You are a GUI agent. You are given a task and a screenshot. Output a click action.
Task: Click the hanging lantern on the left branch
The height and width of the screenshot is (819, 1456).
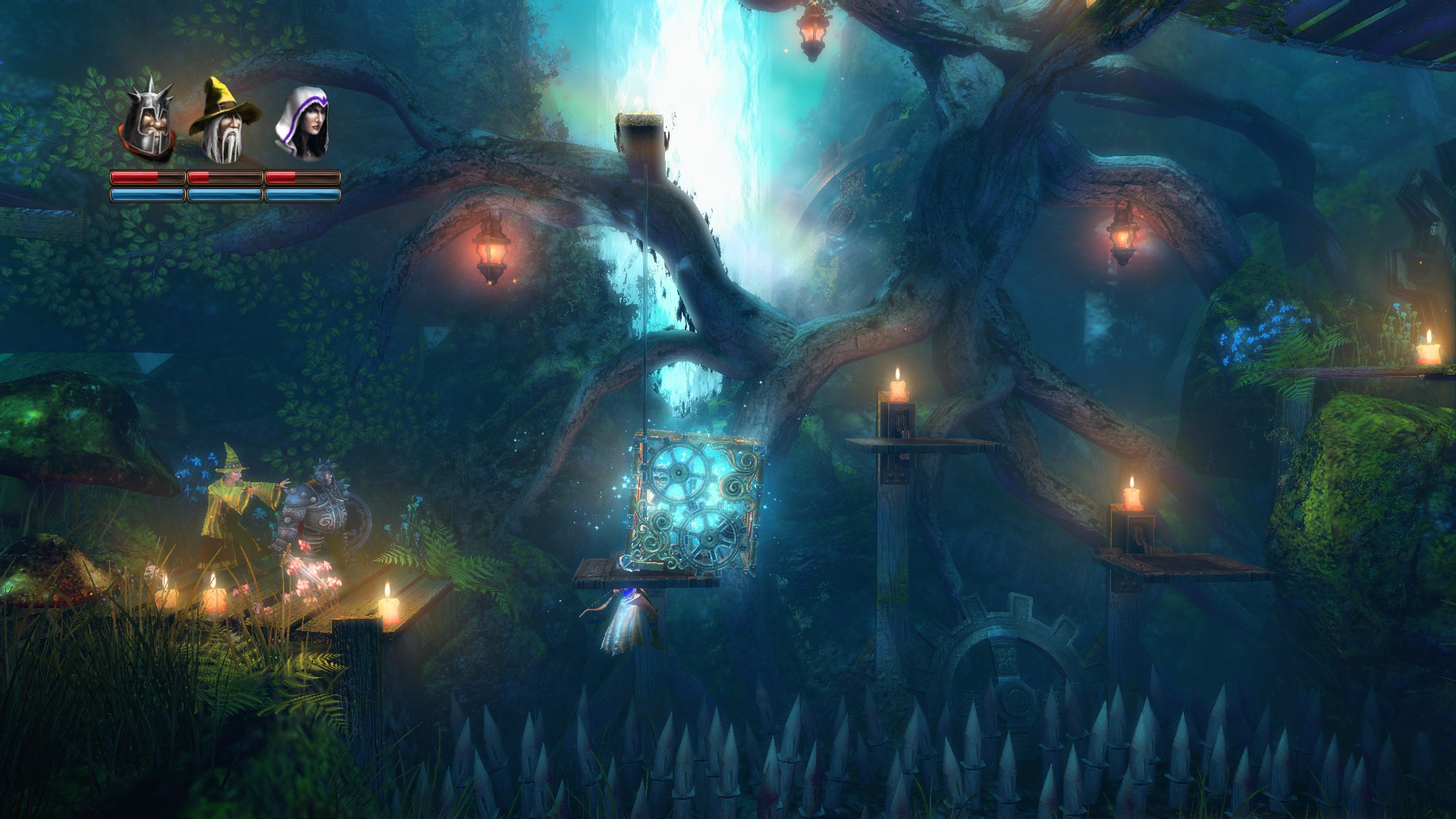(491, 250)
